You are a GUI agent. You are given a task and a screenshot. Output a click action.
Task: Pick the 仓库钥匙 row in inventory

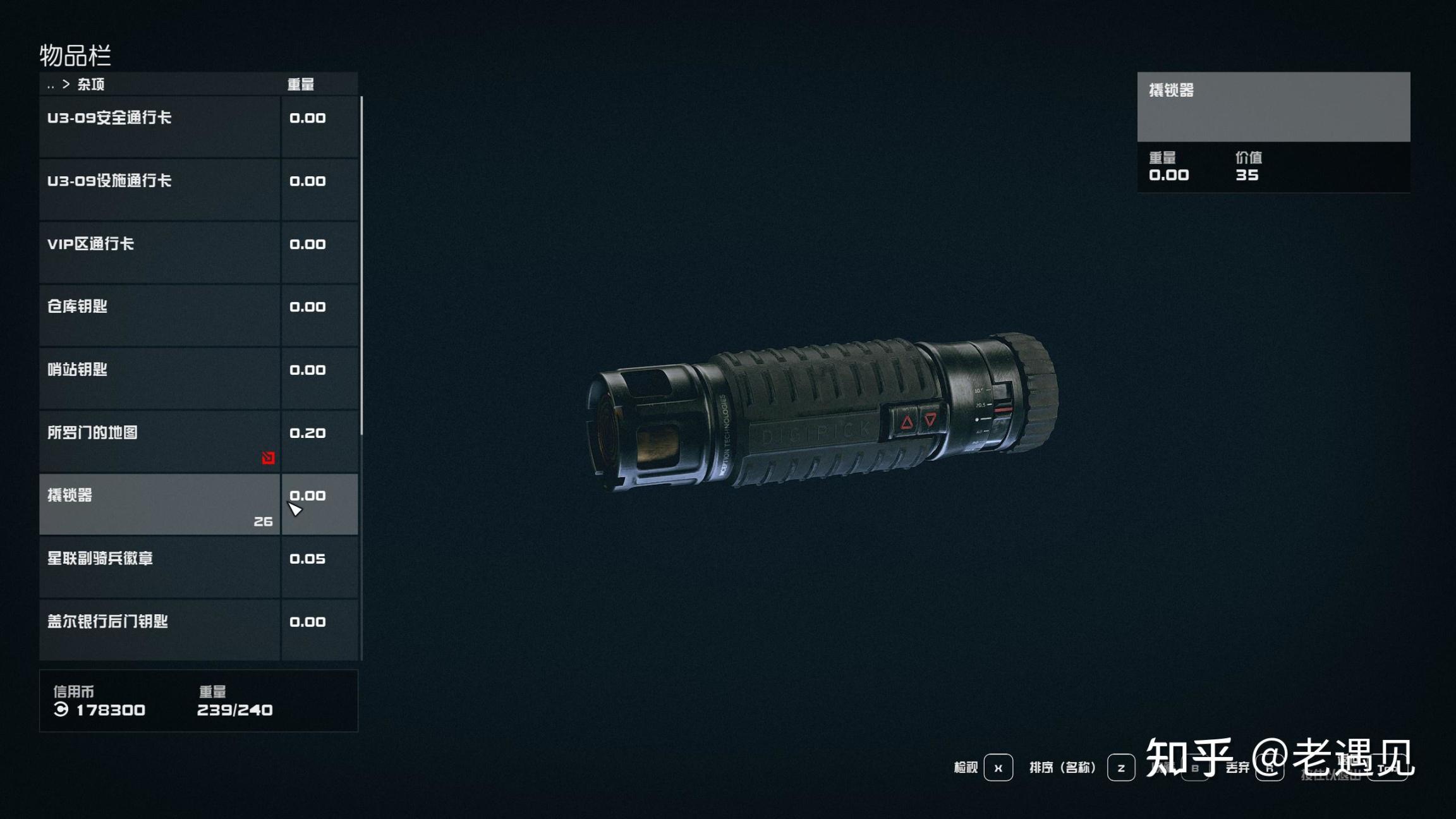click(159, 315)
